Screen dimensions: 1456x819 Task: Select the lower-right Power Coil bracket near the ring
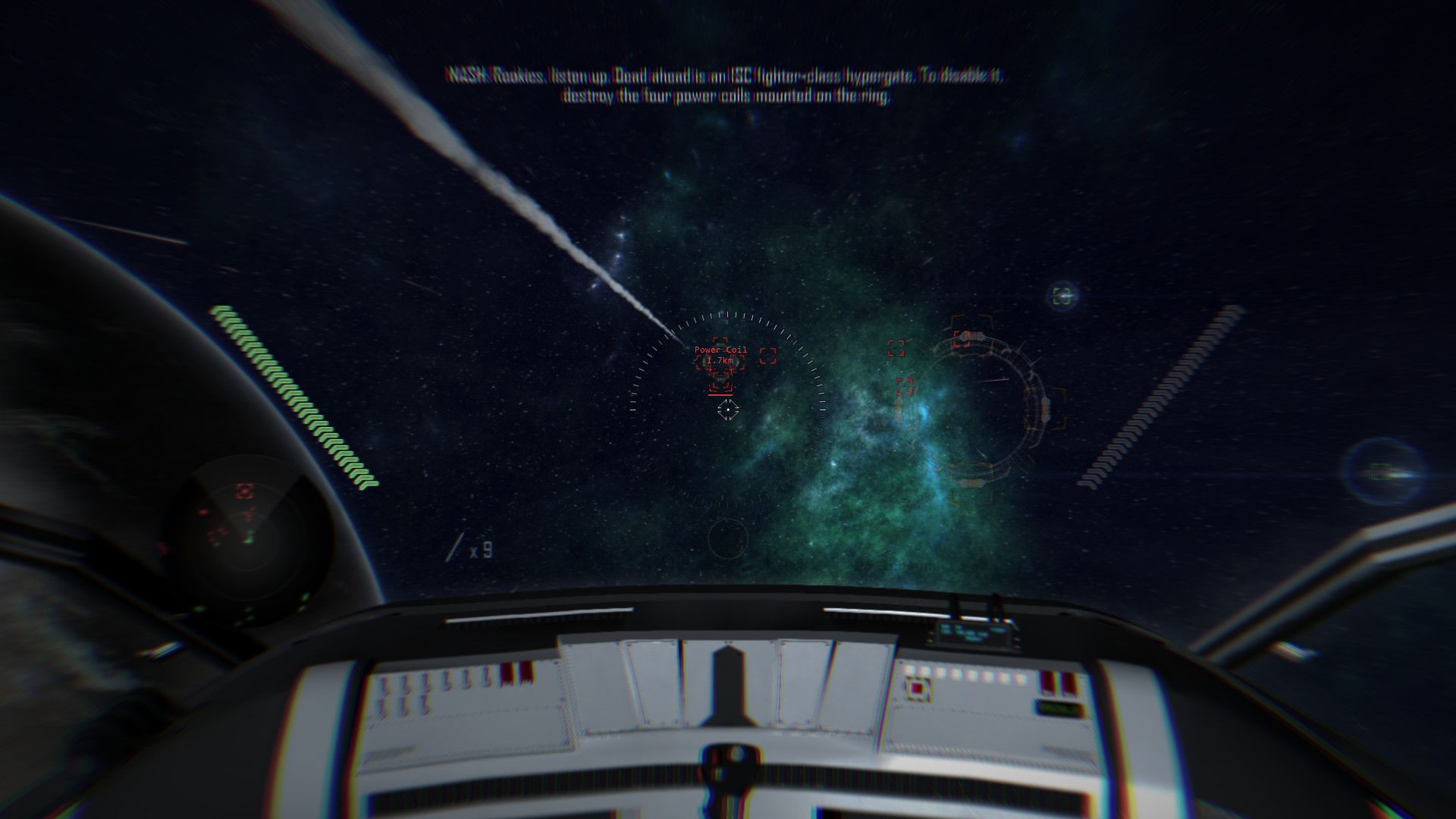[x=904, y=385]
